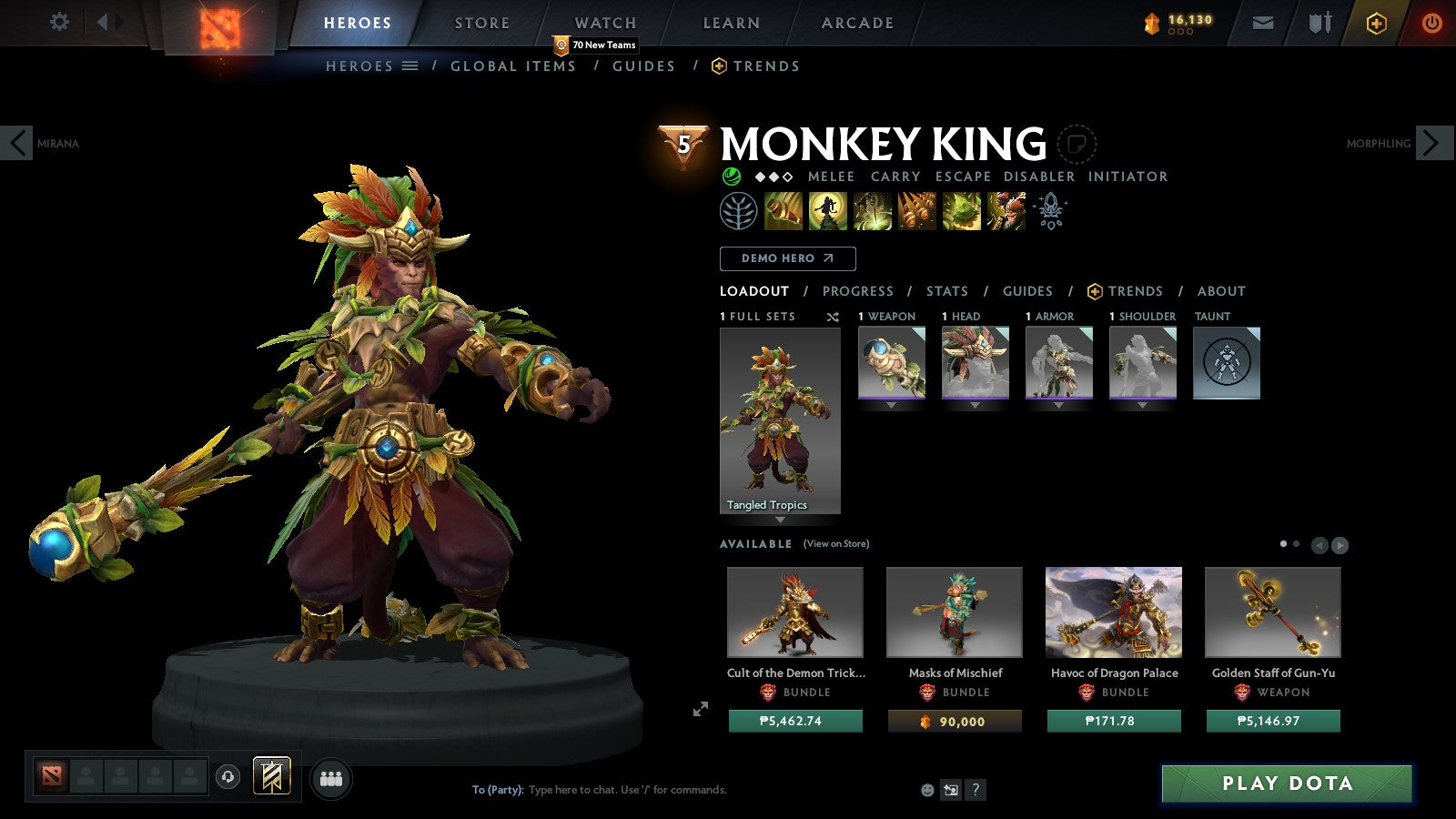
Task: Select the Masks of Mischief bundle thumbnail
Action: tap(954, 611)
